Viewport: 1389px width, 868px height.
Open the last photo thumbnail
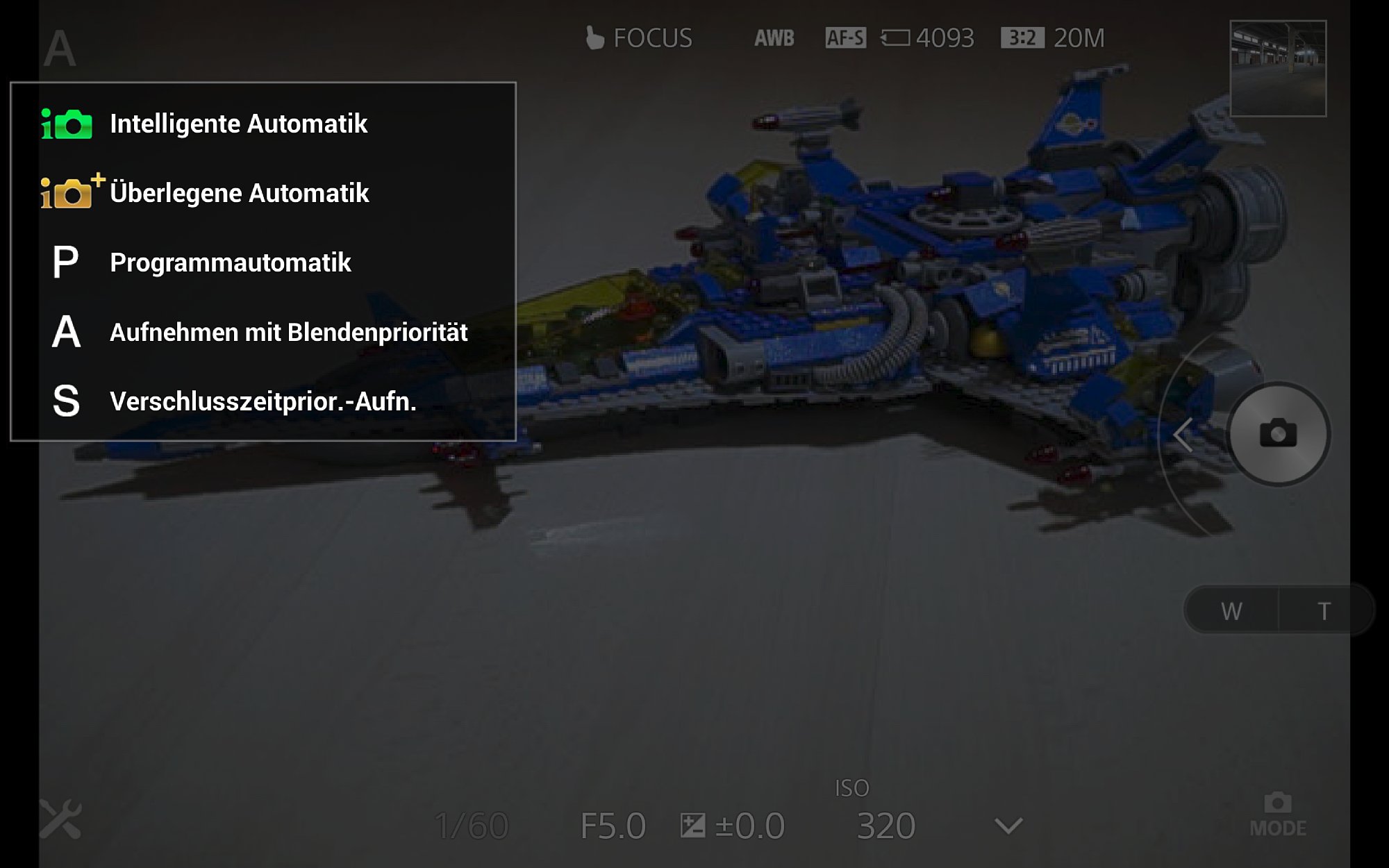(x=1278, y=68)
